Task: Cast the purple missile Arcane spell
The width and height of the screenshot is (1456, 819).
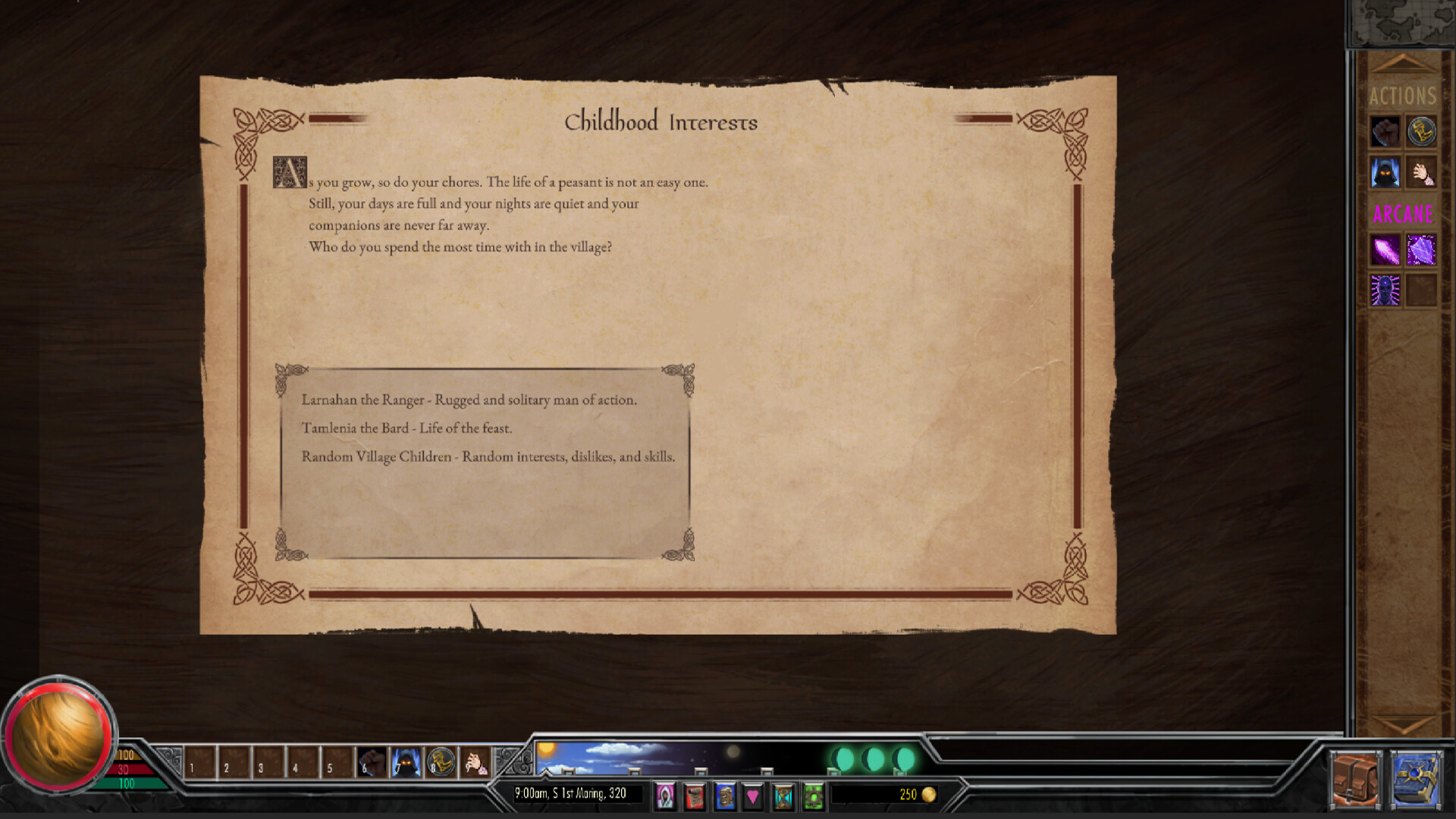Action: [x=1384, y=250]
